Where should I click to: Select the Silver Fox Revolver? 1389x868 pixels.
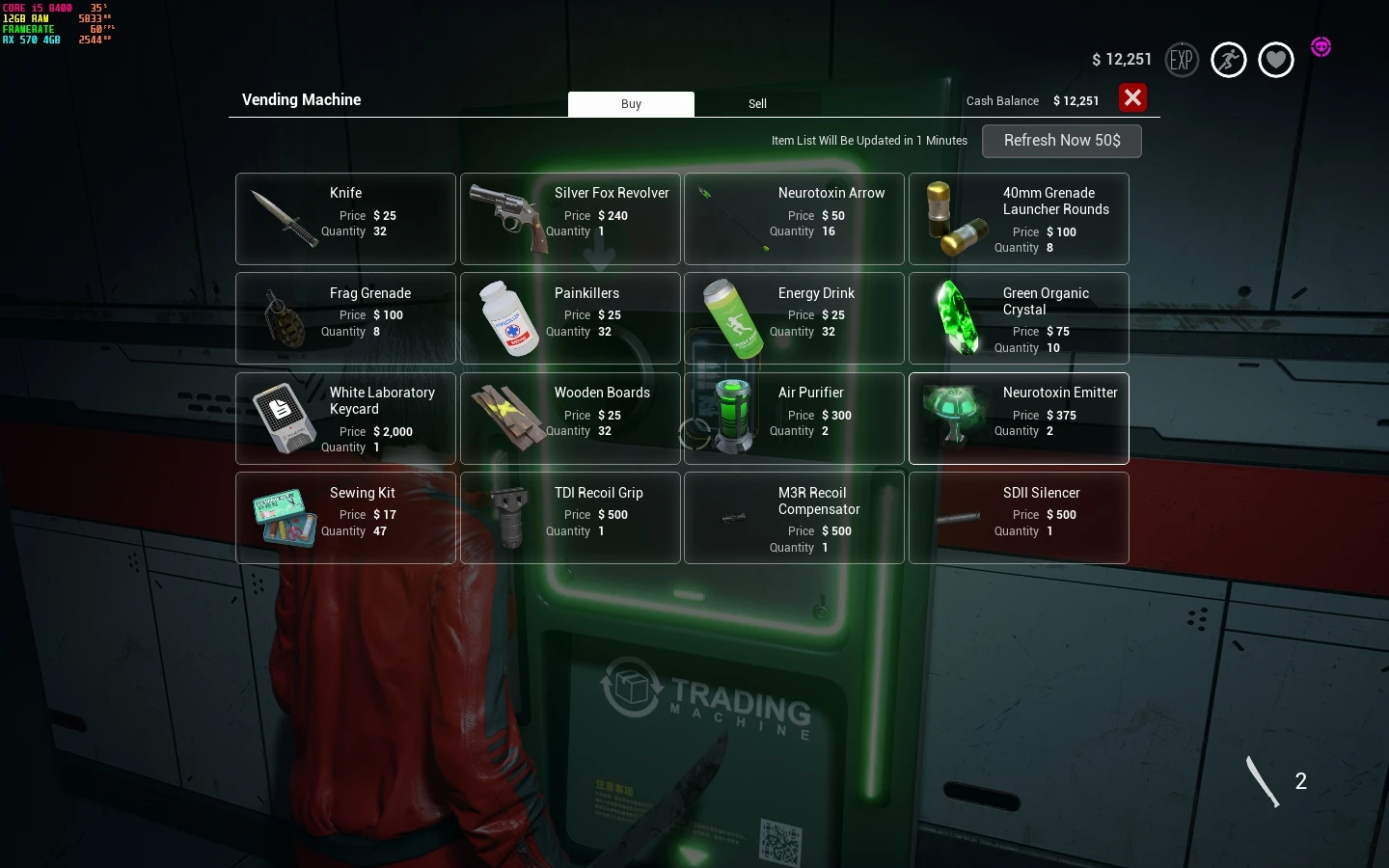coord(570,219)
